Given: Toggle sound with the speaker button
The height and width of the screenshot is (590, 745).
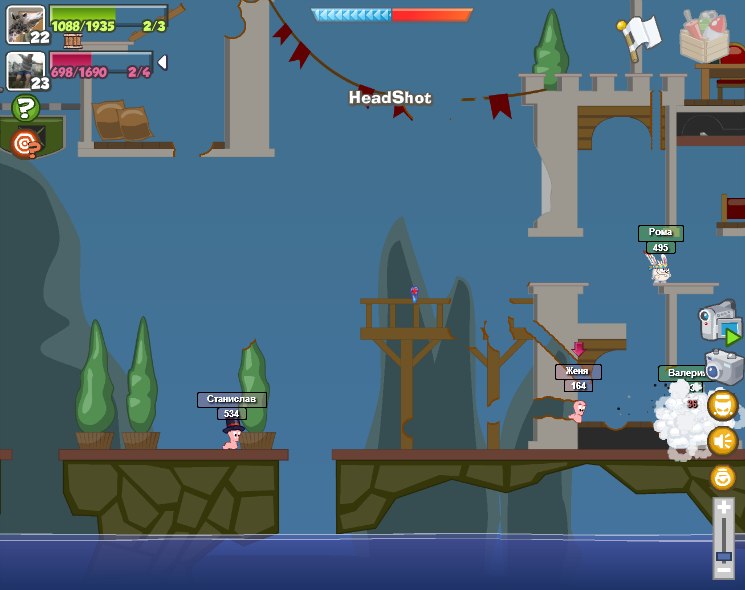Looking at the screenshot, I should tap(722, 440).
